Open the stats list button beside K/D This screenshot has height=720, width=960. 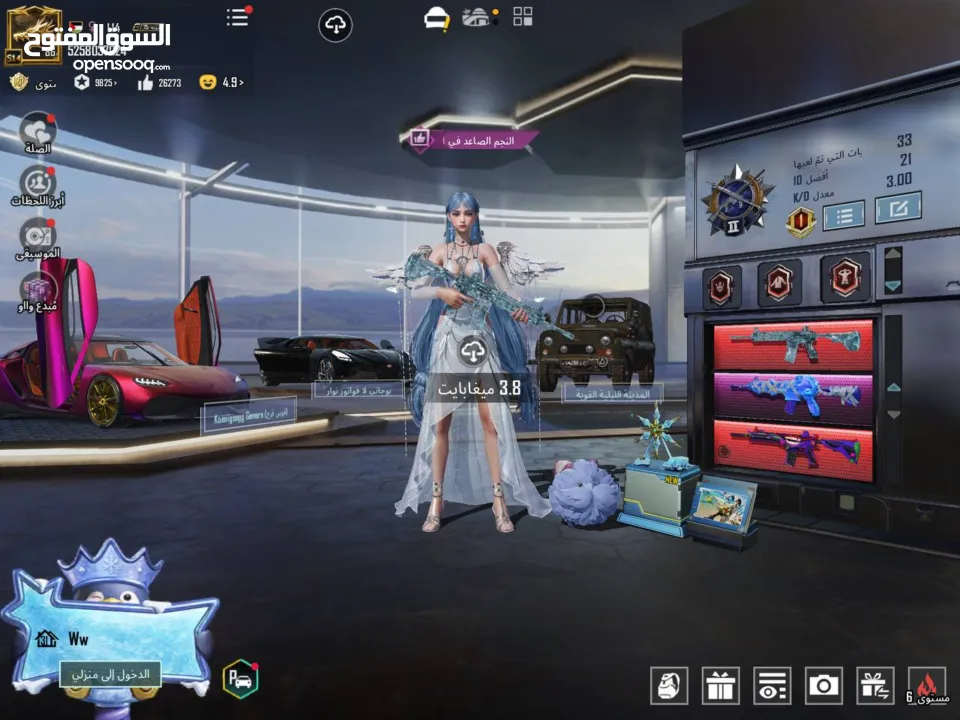[x=844, y=214]
